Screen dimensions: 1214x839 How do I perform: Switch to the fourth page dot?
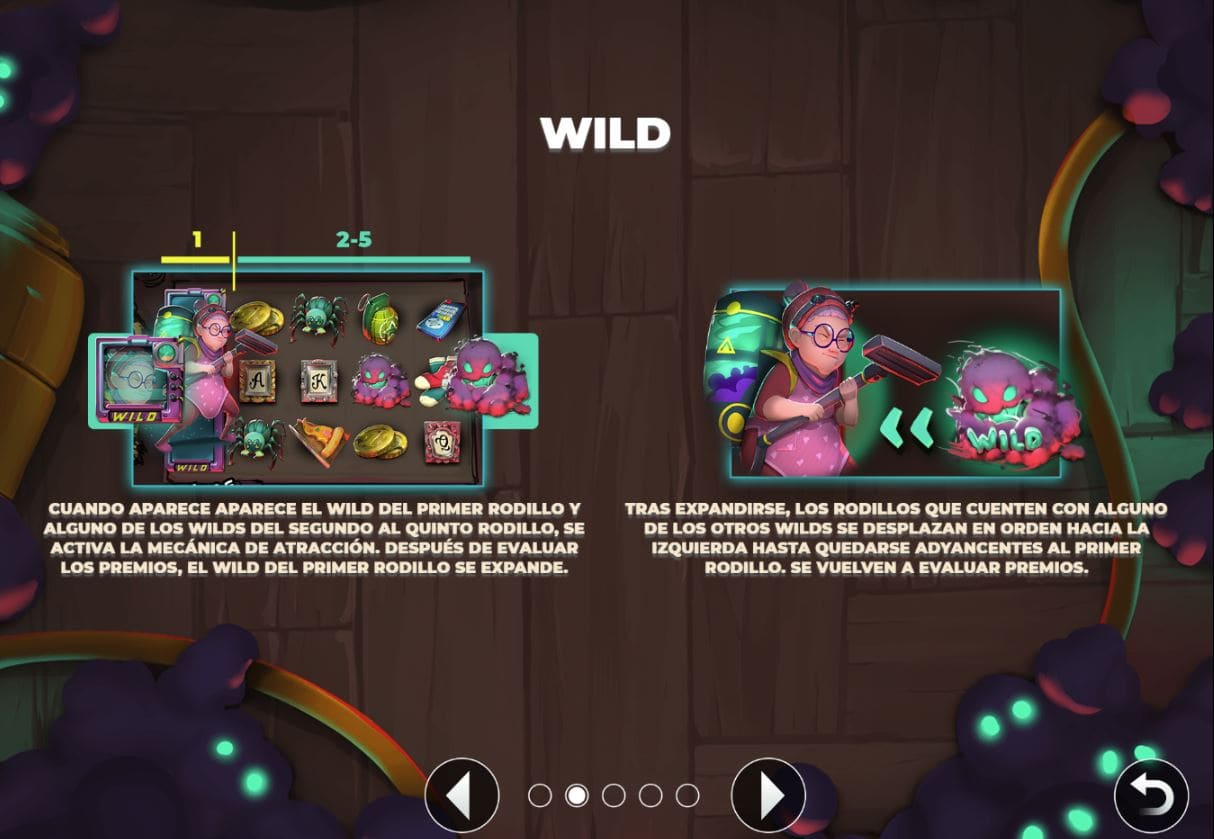pos(651,796)
